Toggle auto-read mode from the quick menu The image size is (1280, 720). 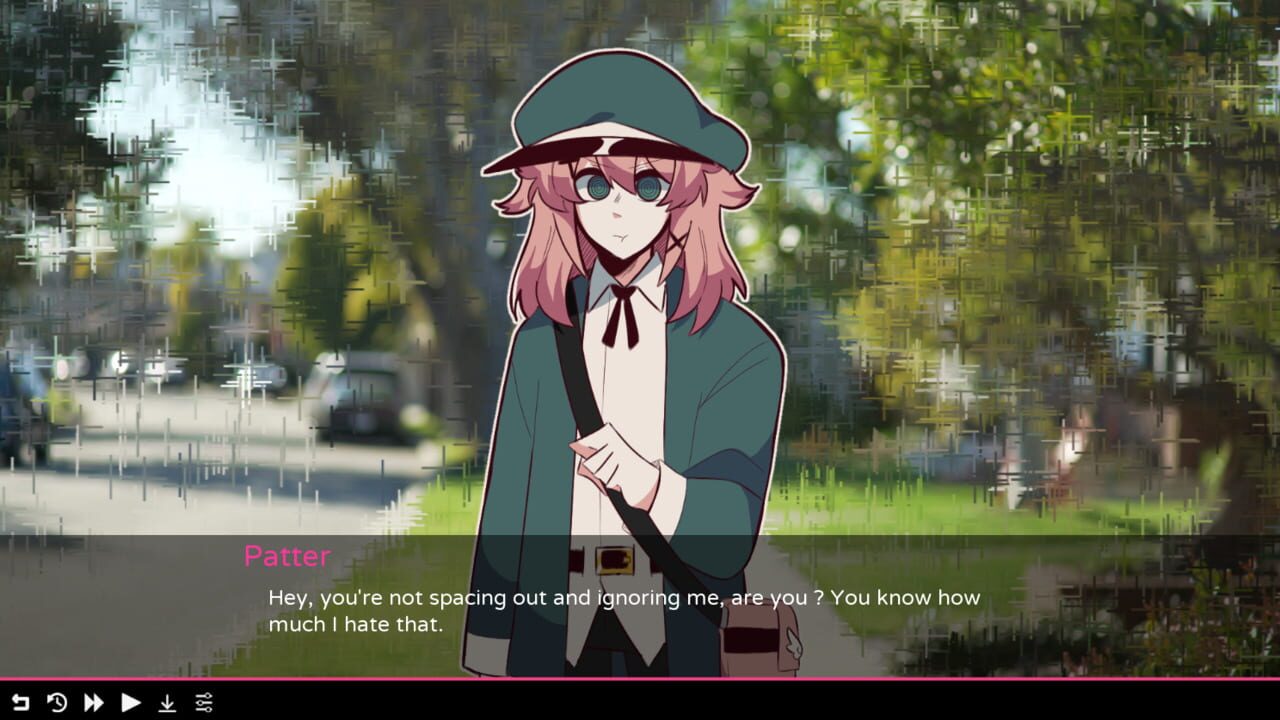point(130,702)
